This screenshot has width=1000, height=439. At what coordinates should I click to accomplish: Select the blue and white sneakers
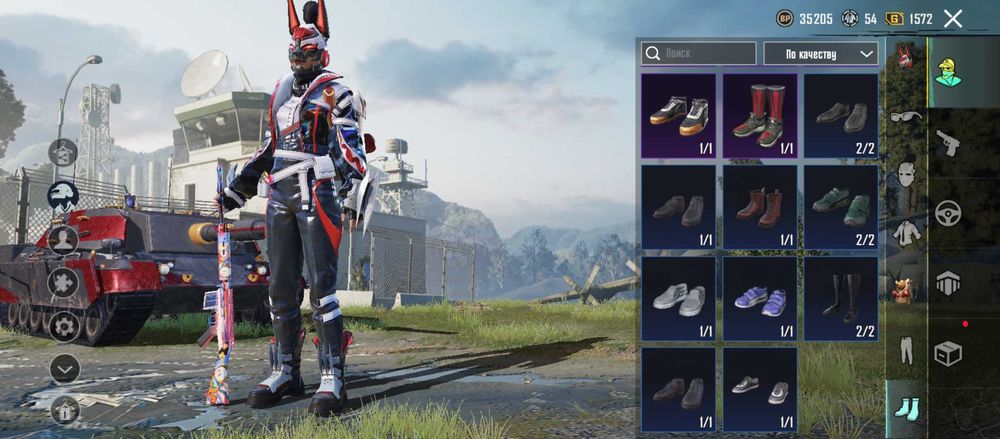click(x=760, y=299)
